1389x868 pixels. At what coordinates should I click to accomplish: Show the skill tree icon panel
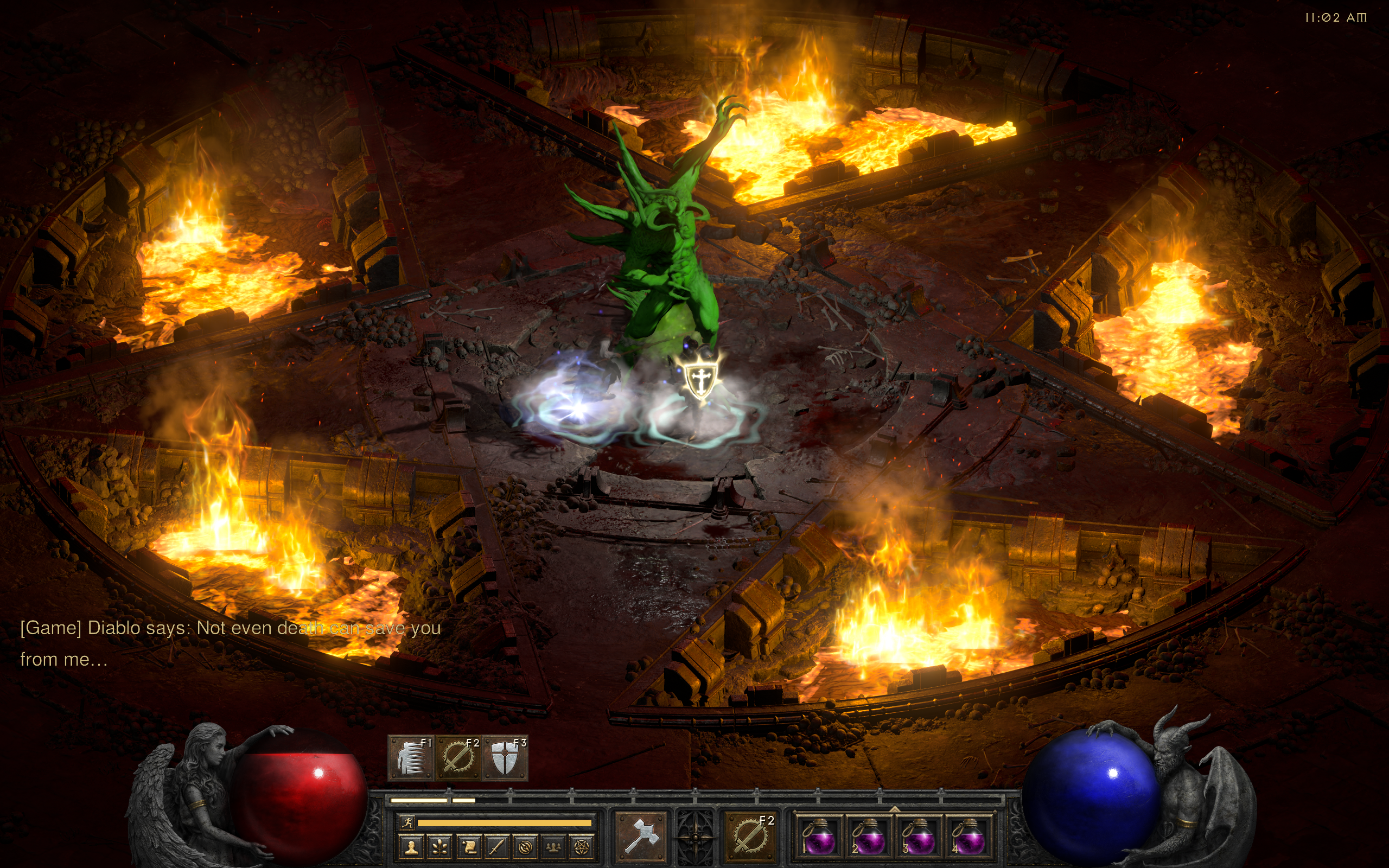coord(439,847)
